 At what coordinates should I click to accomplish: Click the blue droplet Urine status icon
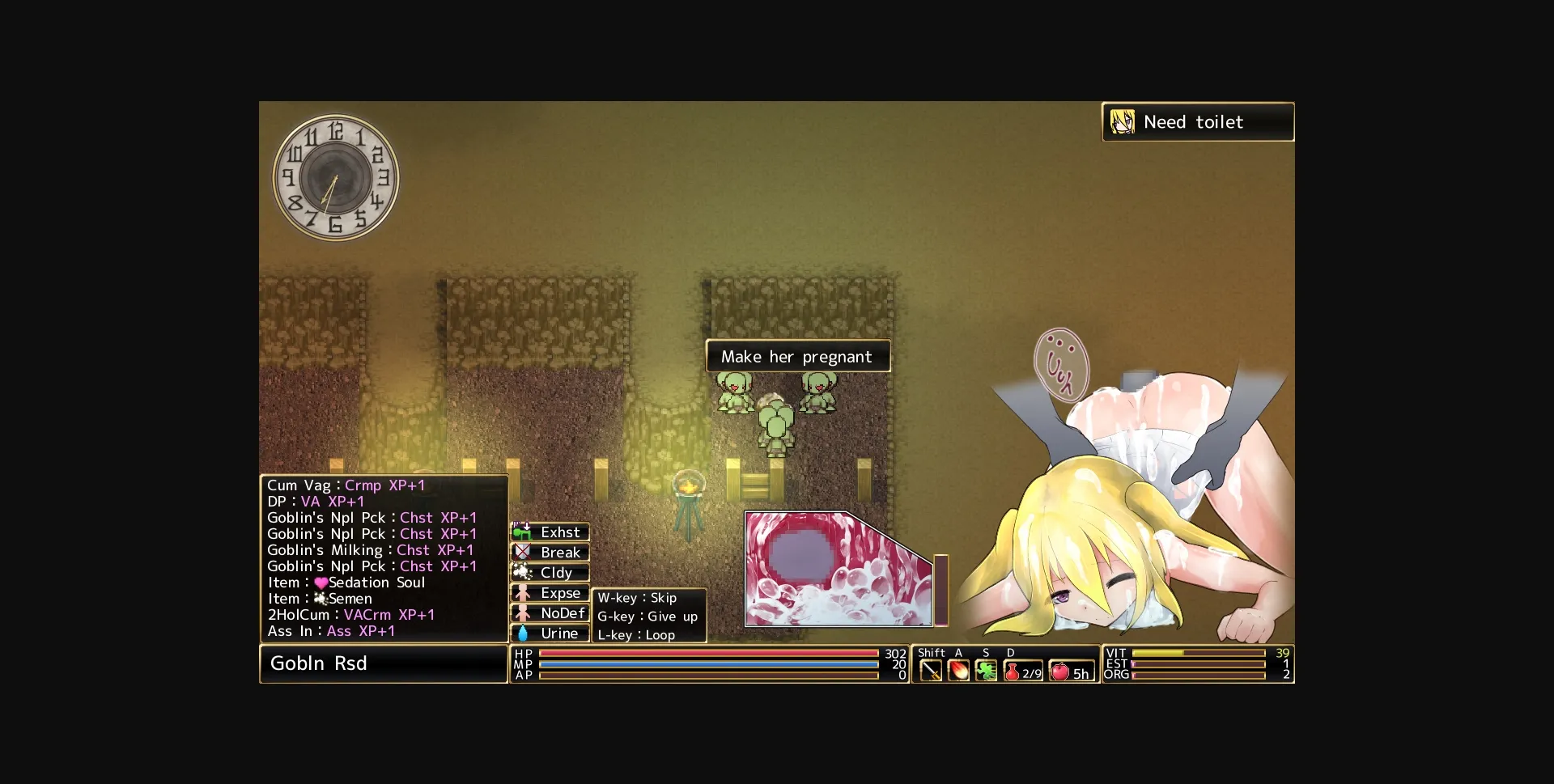coord(550,634)
